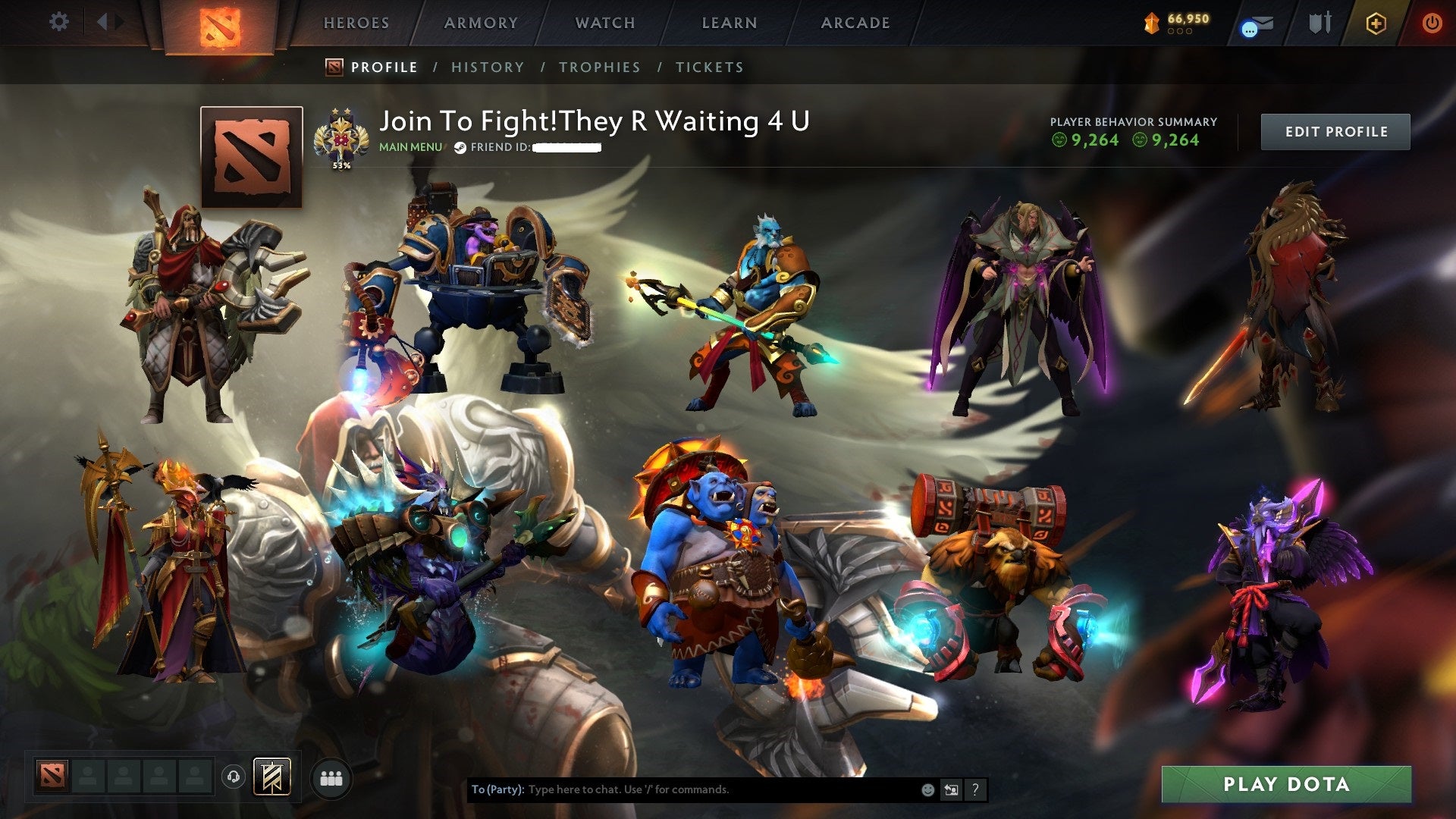Viewport: 1456px width, 819px height.
Task: Click the 53% rank progress indicator
Action: coord(340,163)
